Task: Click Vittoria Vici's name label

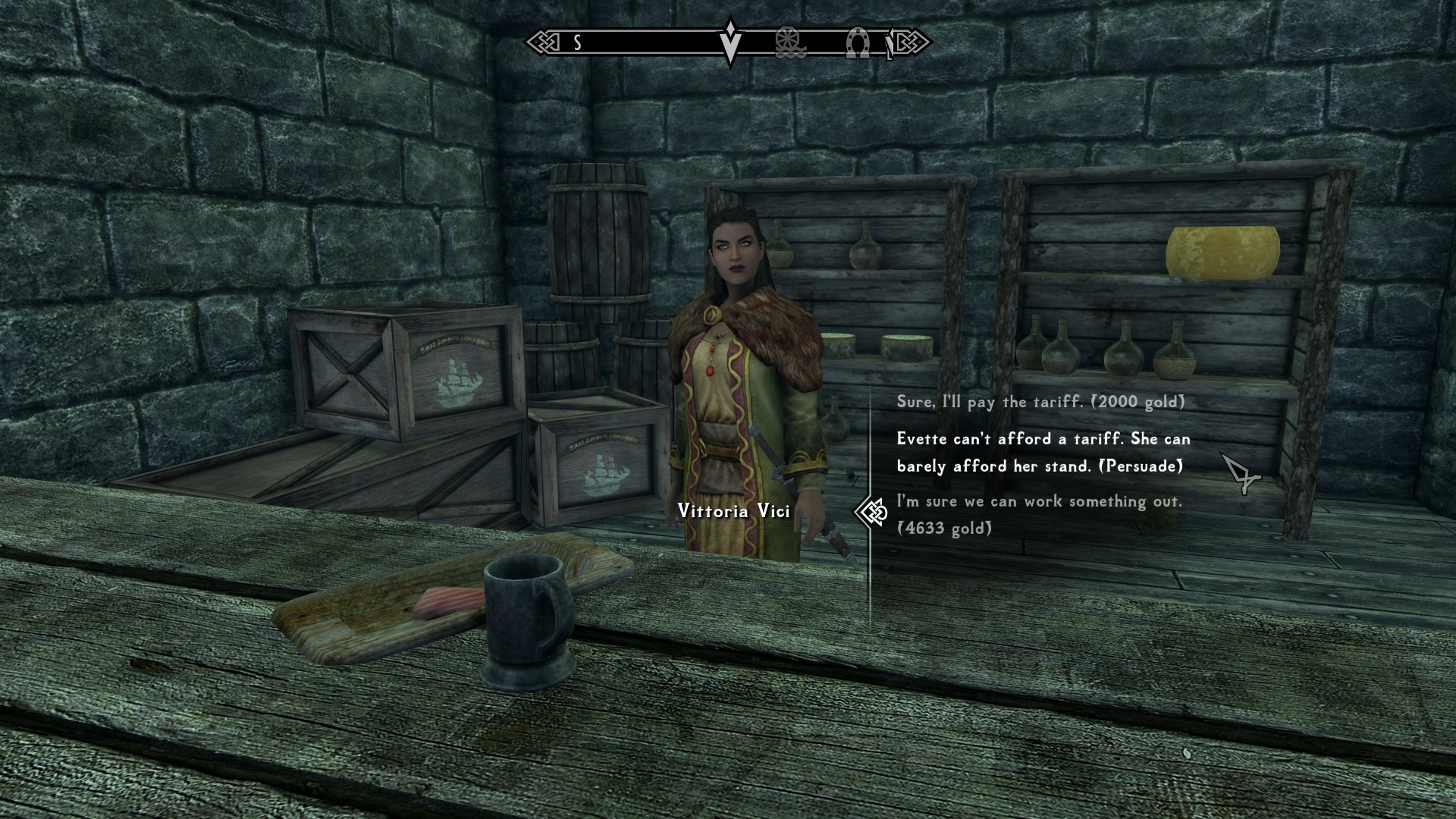Action: (733, 511)
